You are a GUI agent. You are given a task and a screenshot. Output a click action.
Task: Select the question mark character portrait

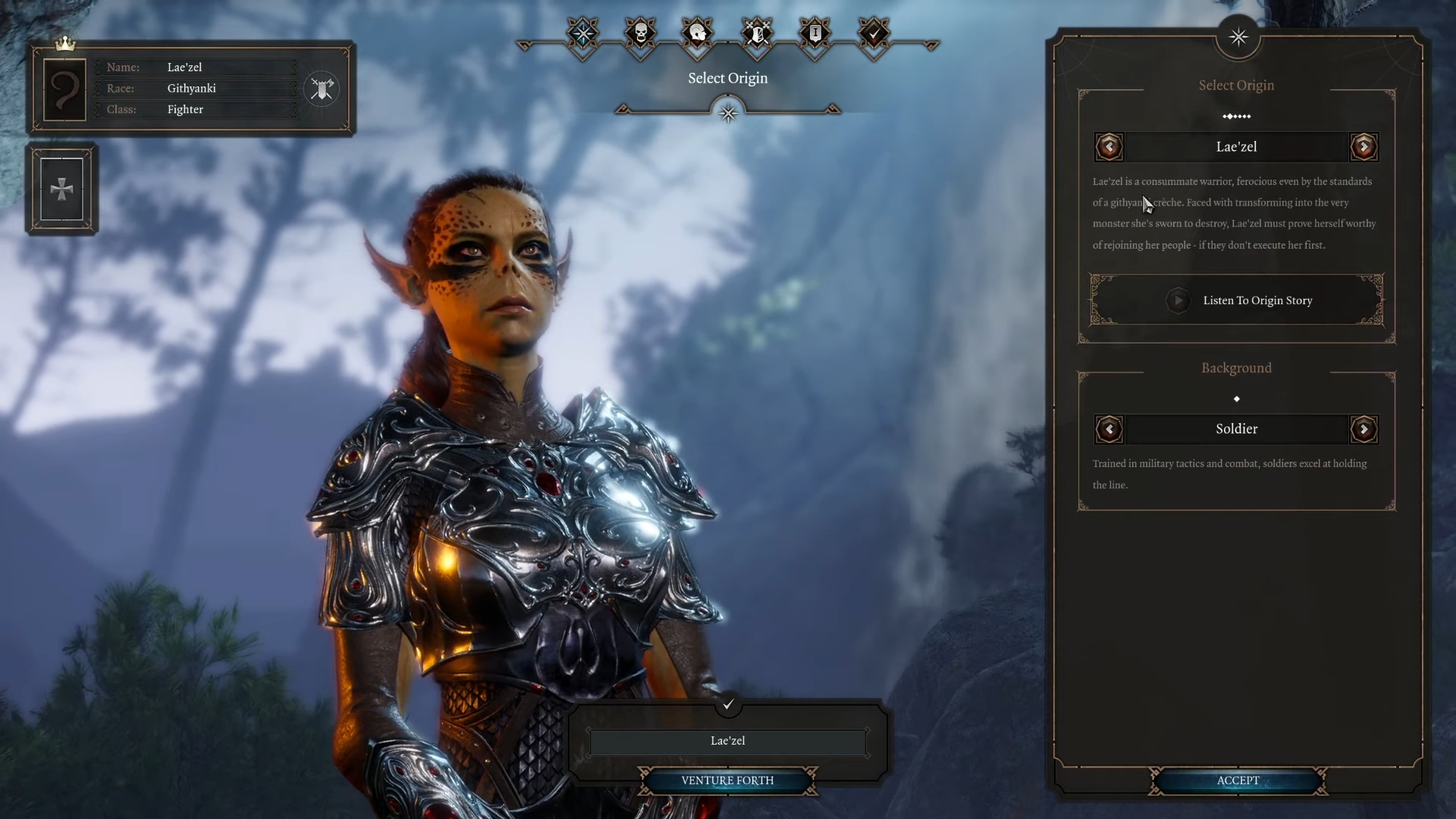coord(64,89)
